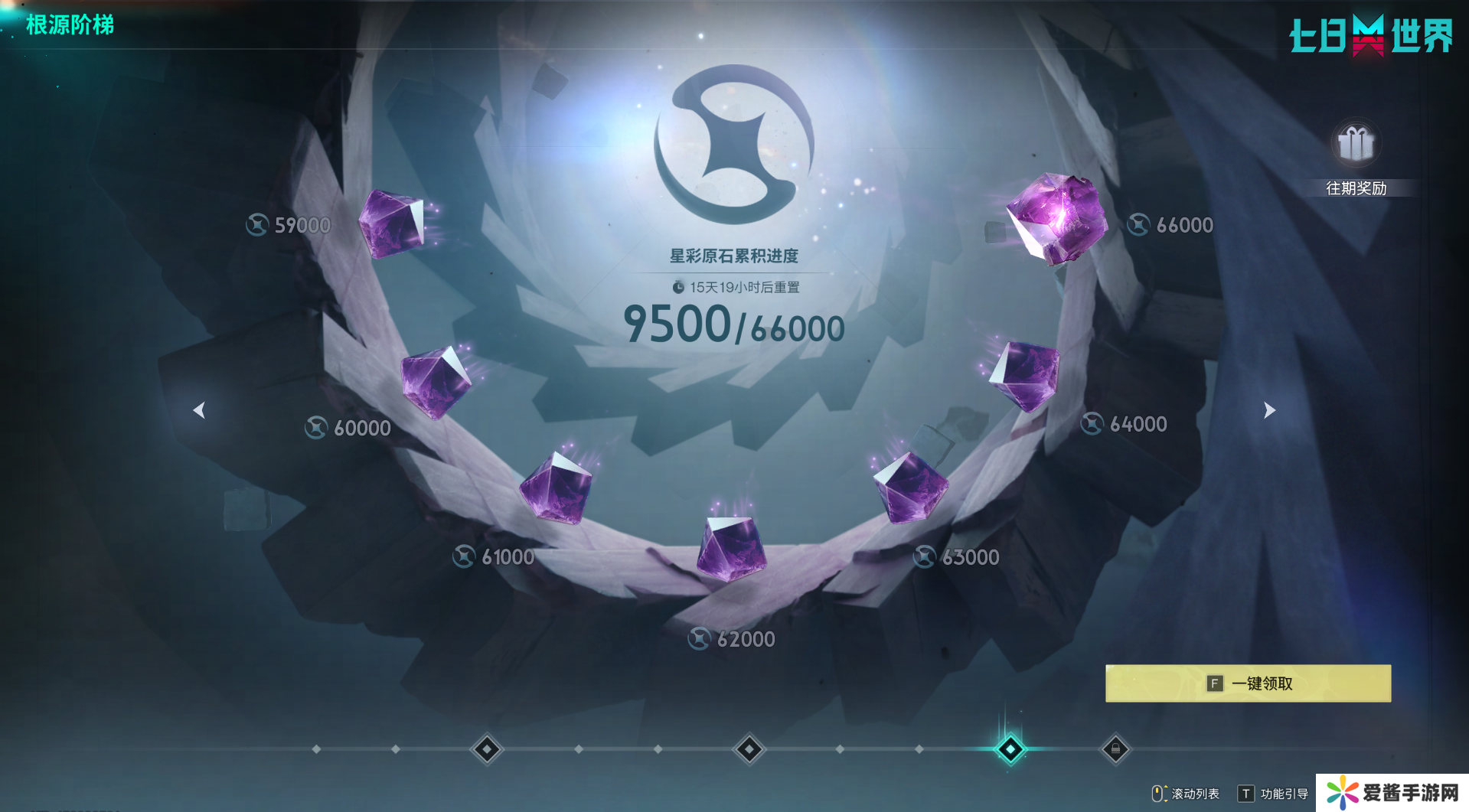Jump to the locked timeline stage marker
The width and height of the screenshot is (1469, 812).
point(1115,749)
